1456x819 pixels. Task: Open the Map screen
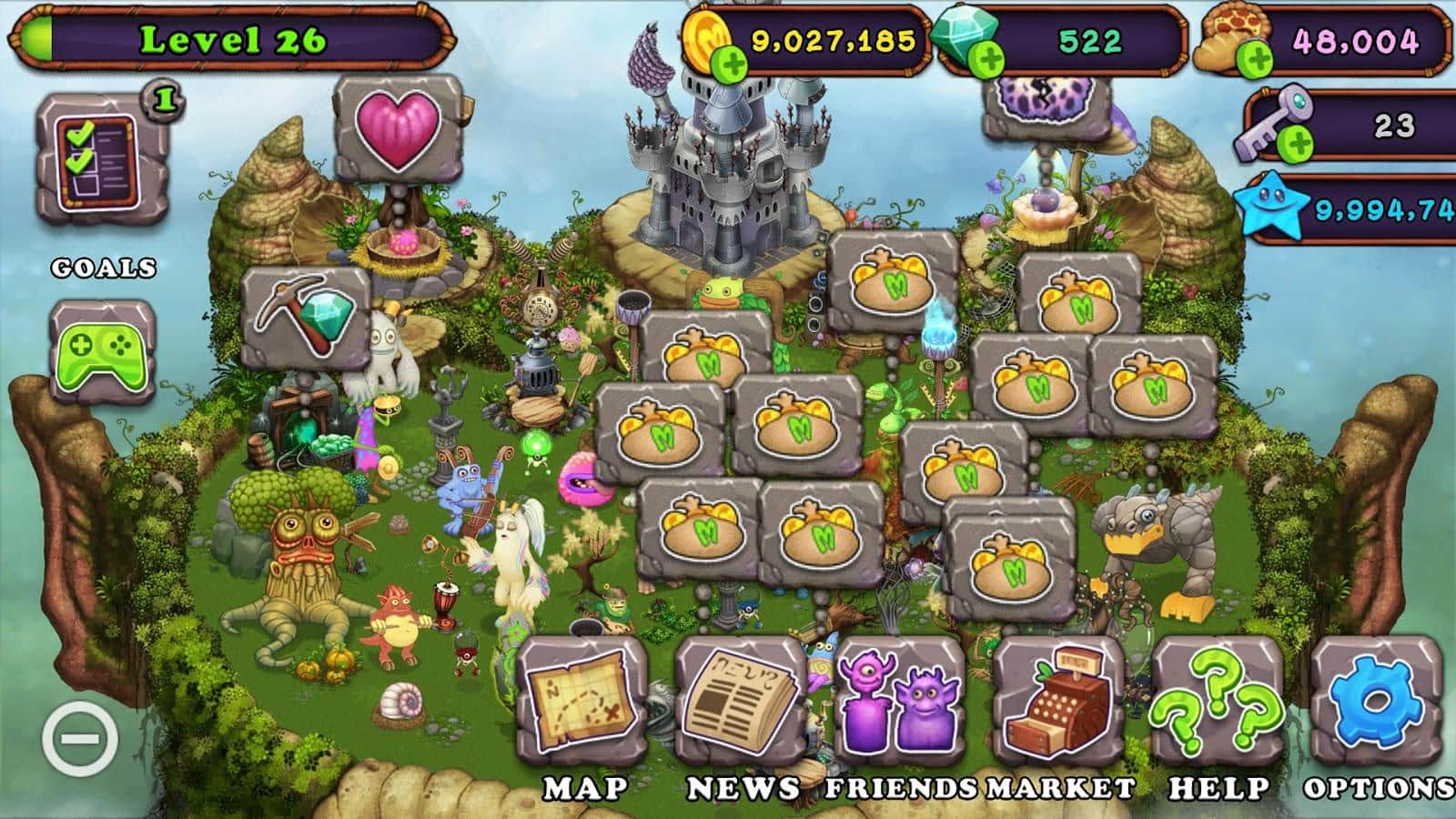coord(582,703)
